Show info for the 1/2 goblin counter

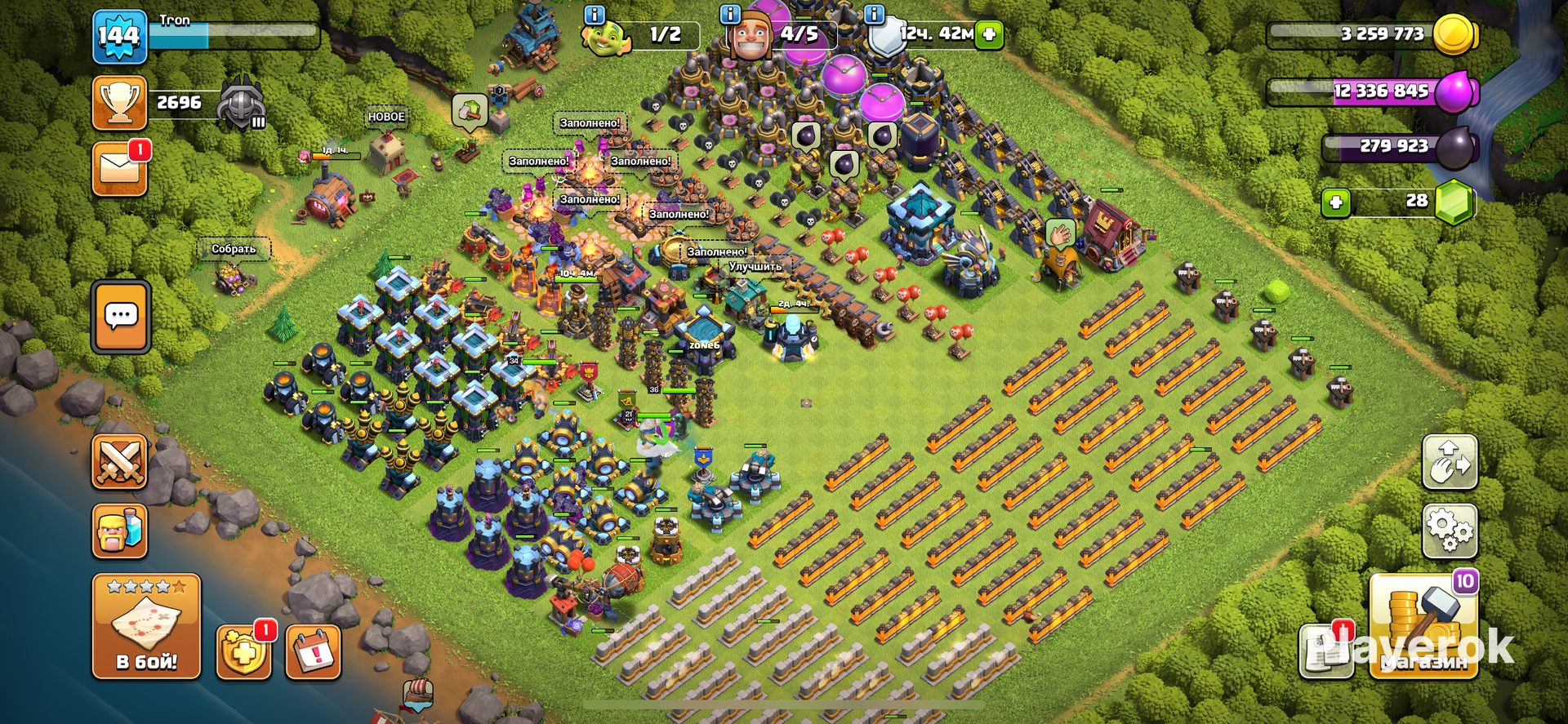pyautogui.click(x=595, y=14)
